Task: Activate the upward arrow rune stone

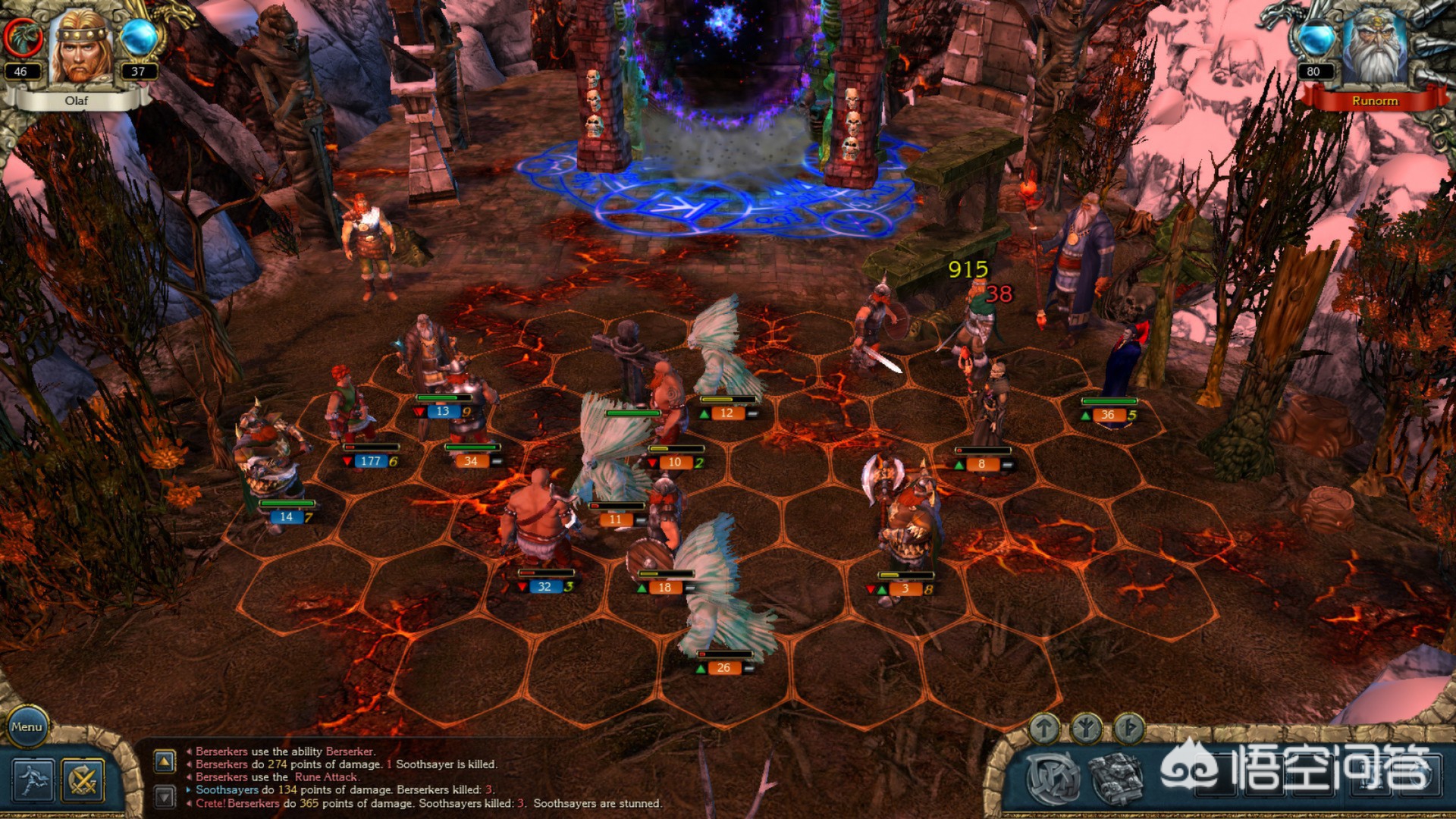Action: (x=1044, y=729)
